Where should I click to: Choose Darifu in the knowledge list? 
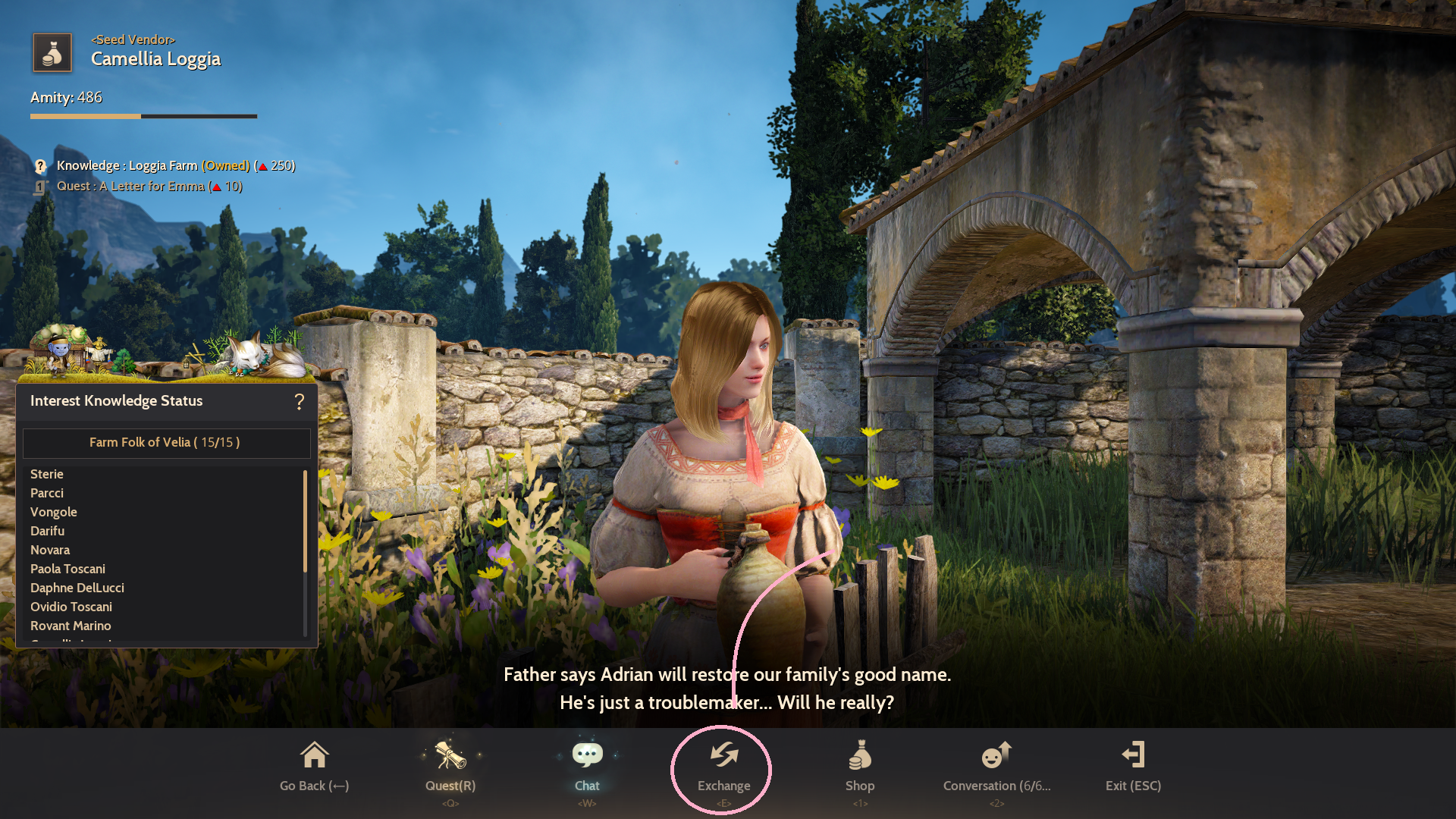[x=48, y=531]
